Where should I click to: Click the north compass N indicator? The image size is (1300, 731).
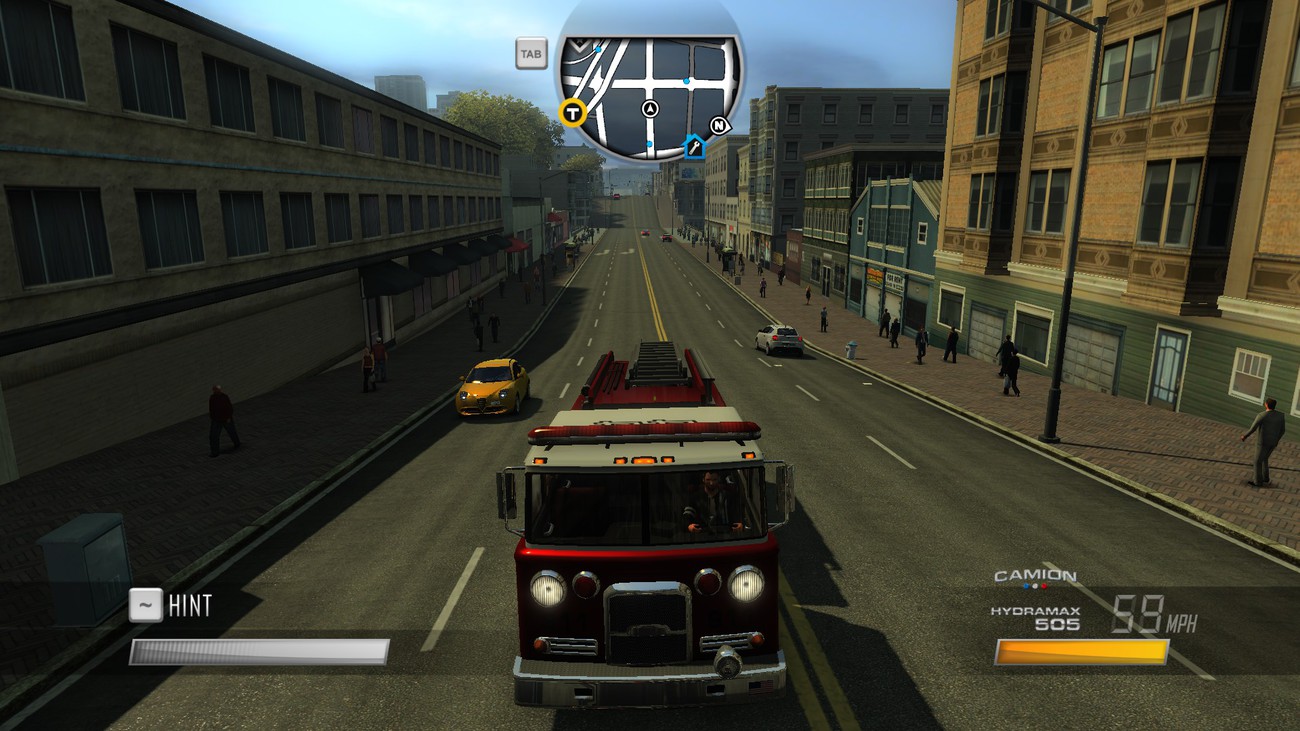click(719, 125)
